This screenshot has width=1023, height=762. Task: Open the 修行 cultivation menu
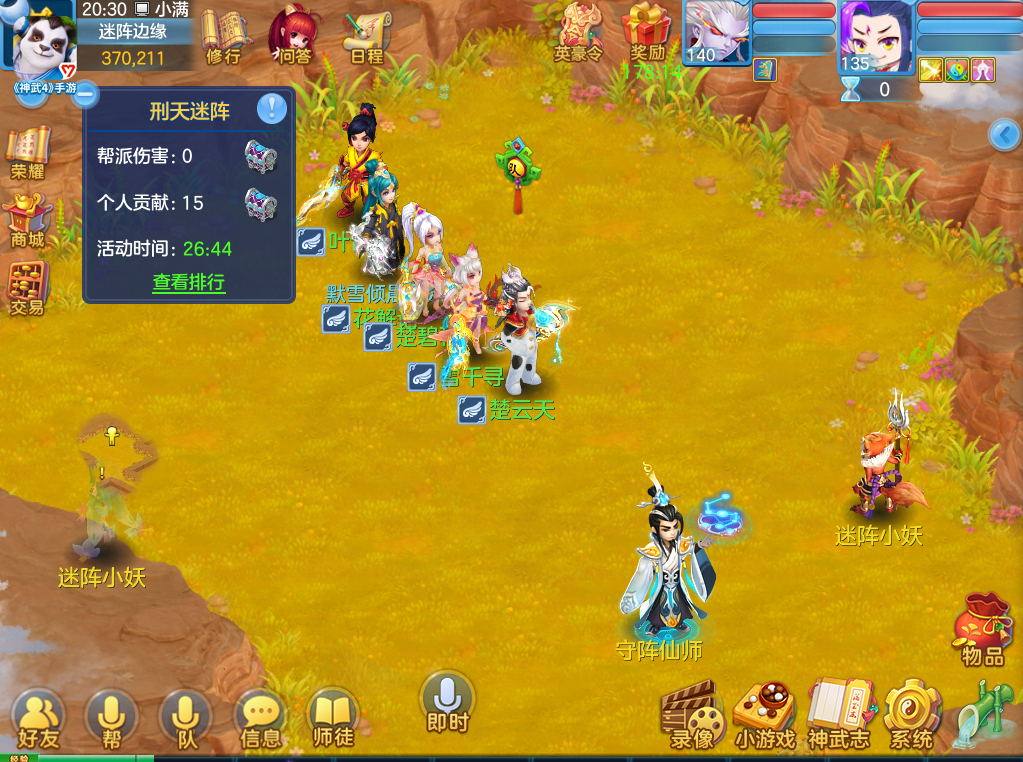[224, 36]
